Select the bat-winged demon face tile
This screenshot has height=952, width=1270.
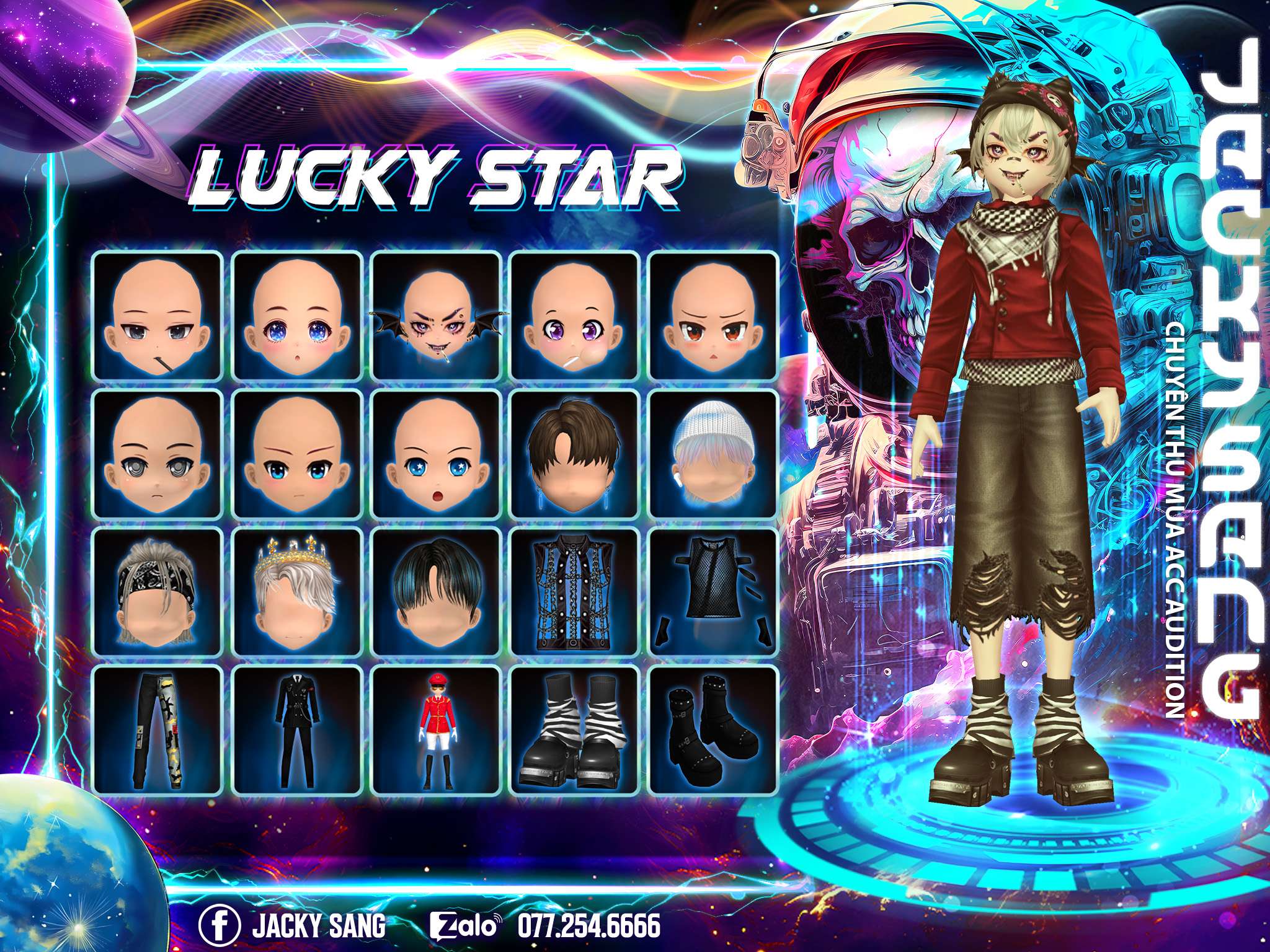tap(436, 315)
